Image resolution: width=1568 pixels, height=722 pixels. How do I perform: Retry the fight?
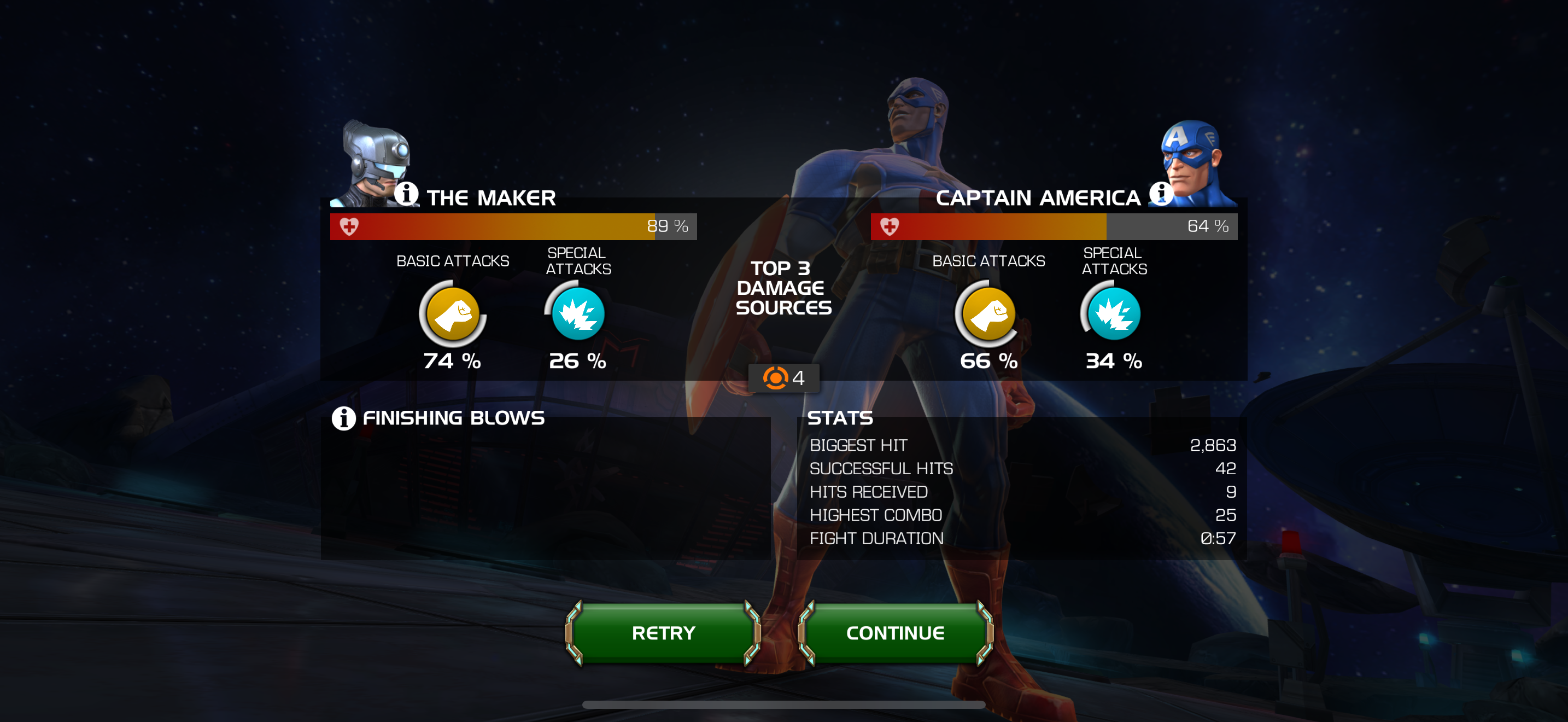pos(663,633)
